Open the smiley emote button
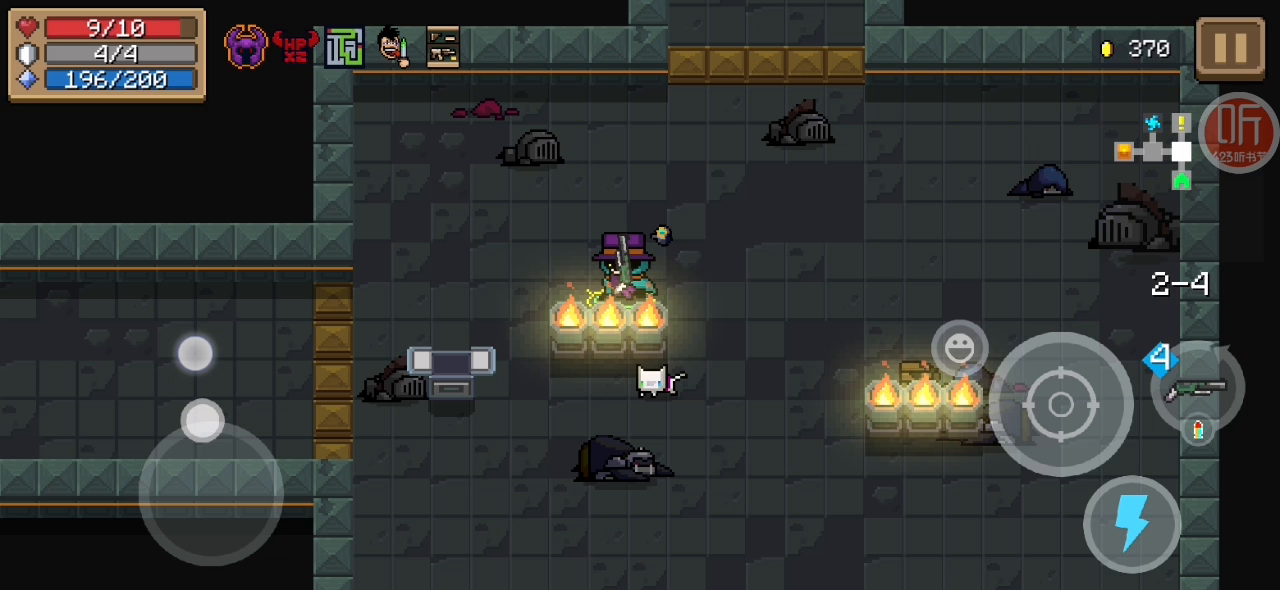This screenshot has height=590, width=1280. pyautogui.click(x=959, y=348)
